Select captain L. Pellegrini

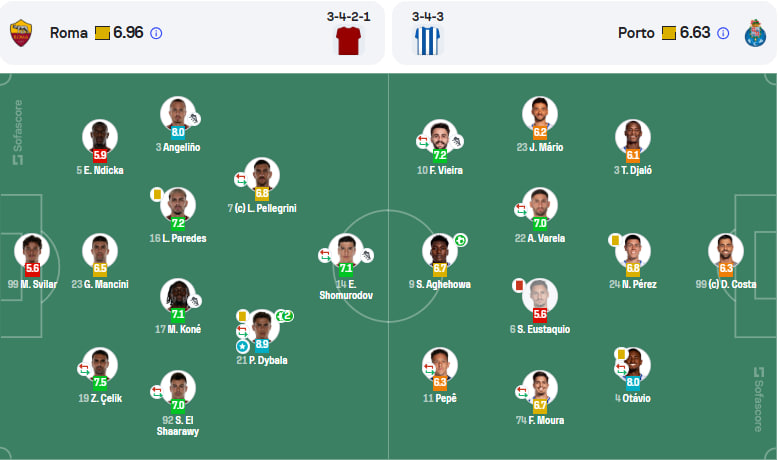pyautogui.click(x=261, y=176)
